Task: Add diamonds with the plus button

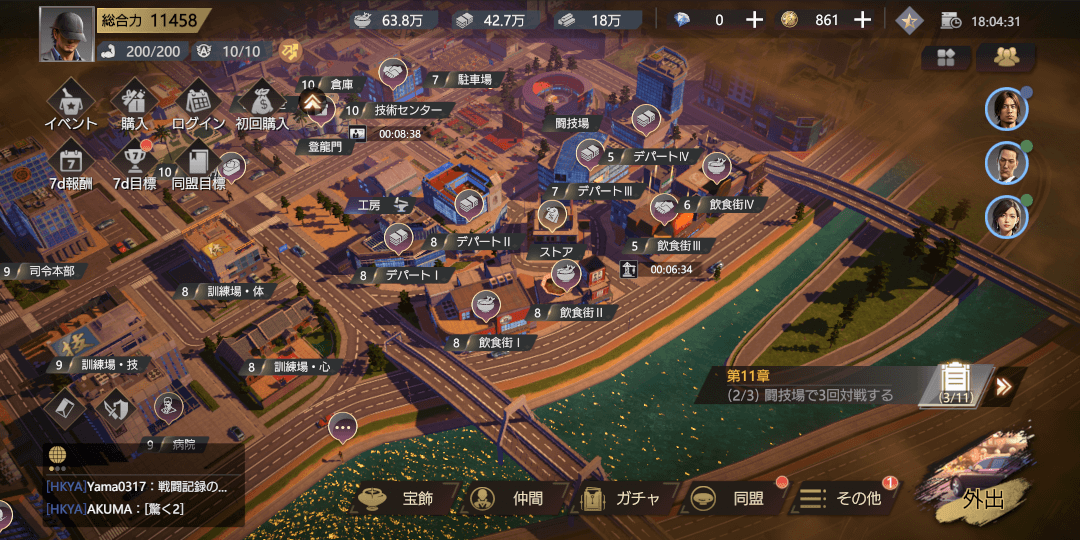Action: (755, 20)
